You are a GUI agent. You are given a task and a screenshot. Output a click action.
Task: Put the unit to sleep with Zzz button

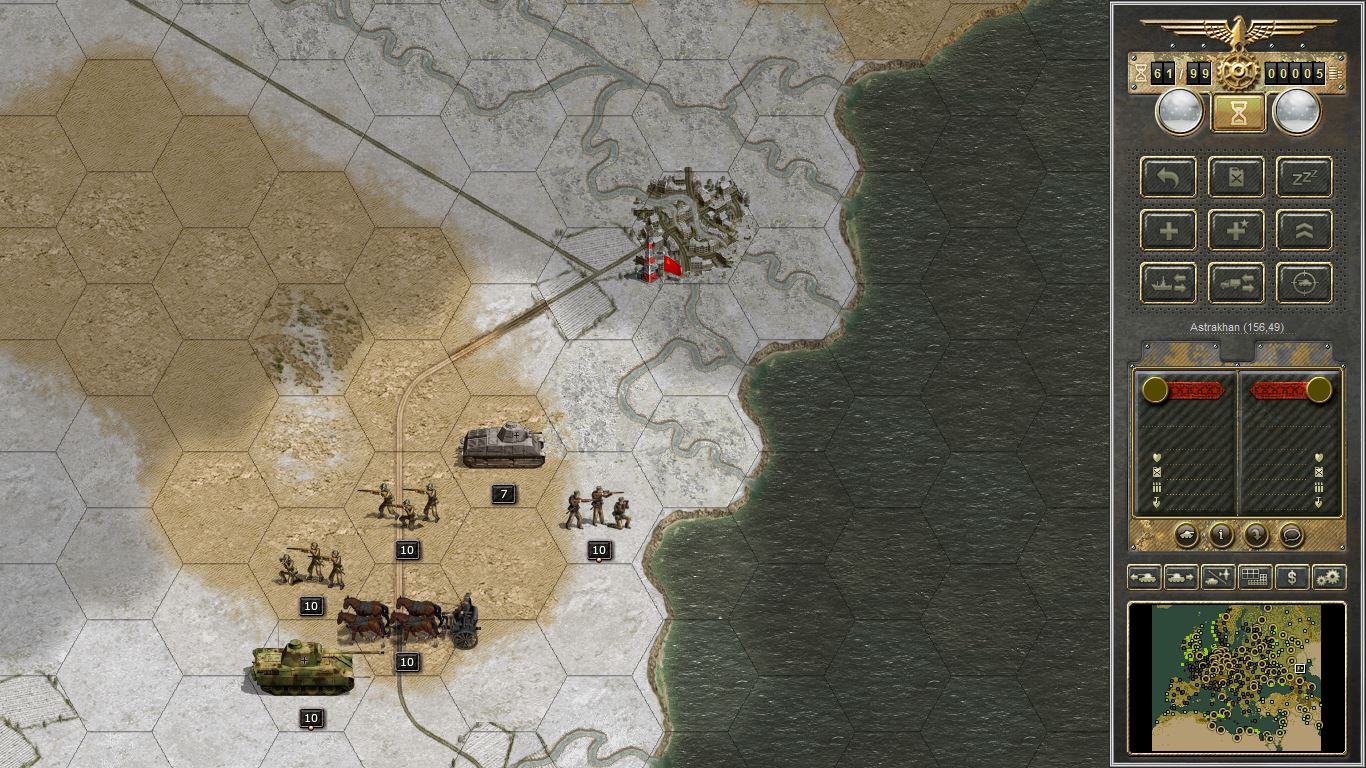pos(1304,177)
